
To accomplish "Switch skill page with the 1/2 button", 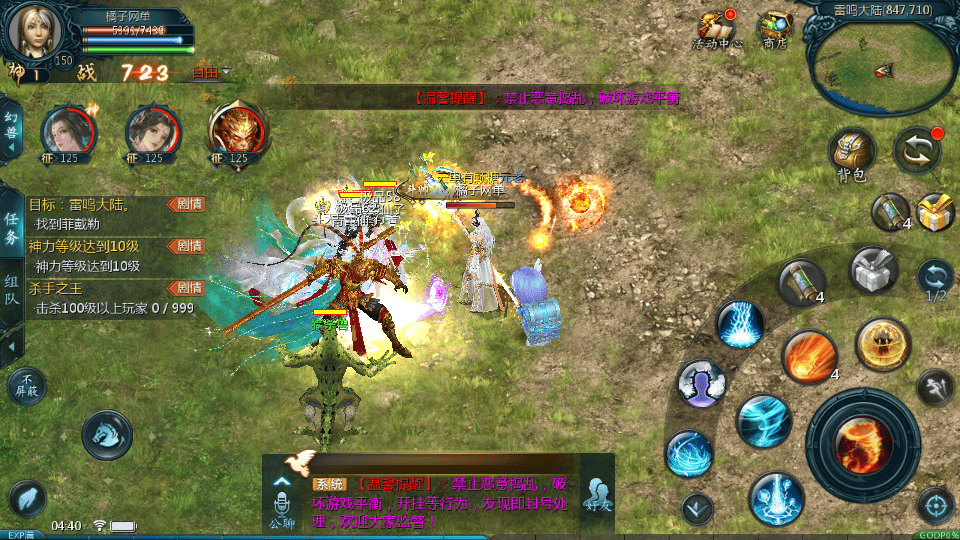I will (935, 278).
